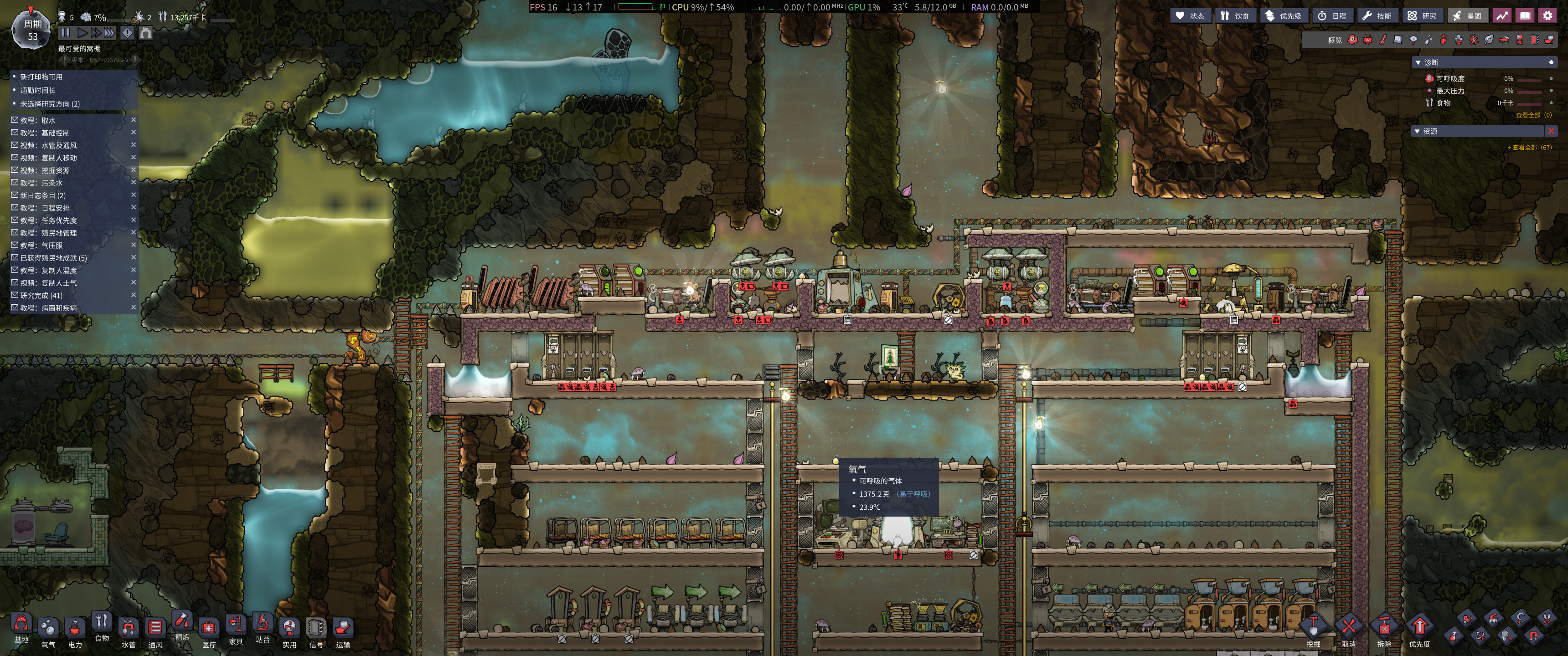Open the settings gear menu
The image size is (1568, 656).
pos(1547,16)
